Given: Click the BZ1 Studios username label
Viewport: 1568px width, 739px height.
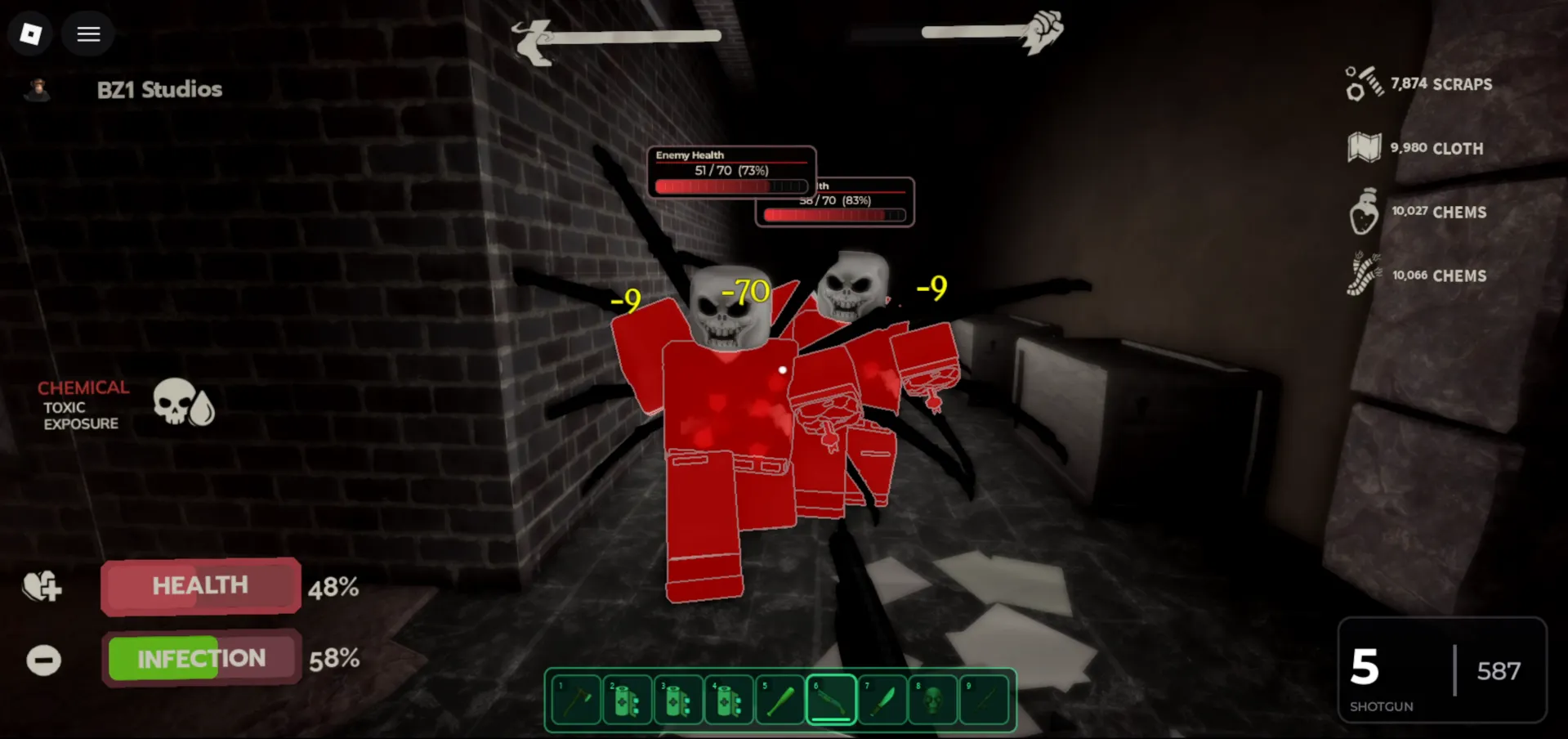Looking at the screenshot, I should [x=159, y=90].
